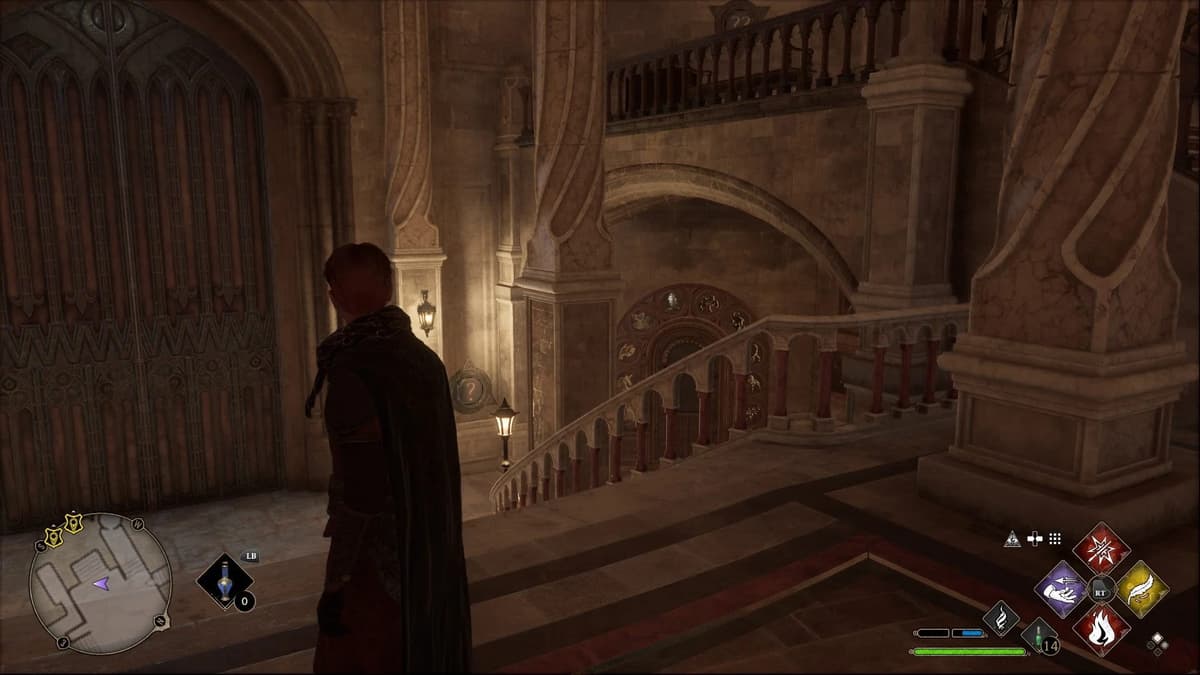Viewport: 1200px width, 675px height.
Task: Click the Revelio triangle eye icon
Action: click(1012, 539)
